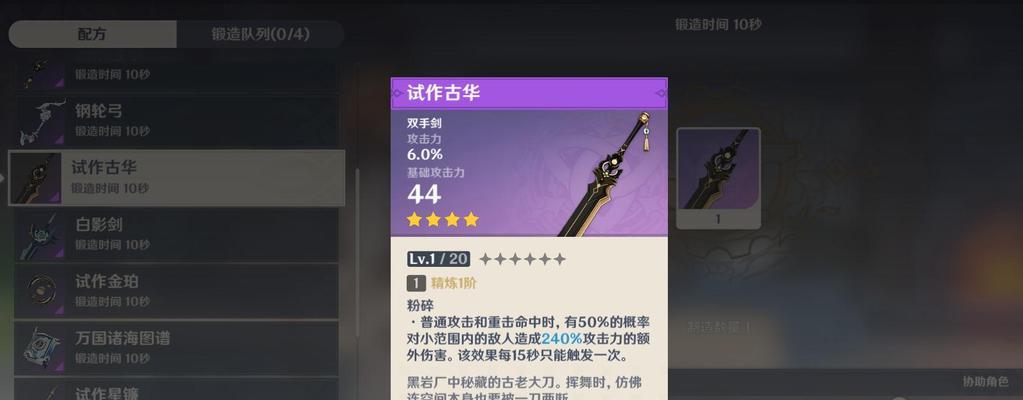1023x400 pixels.
Task: Switch to the 配方 recipe tab
Action: point(92,34)
